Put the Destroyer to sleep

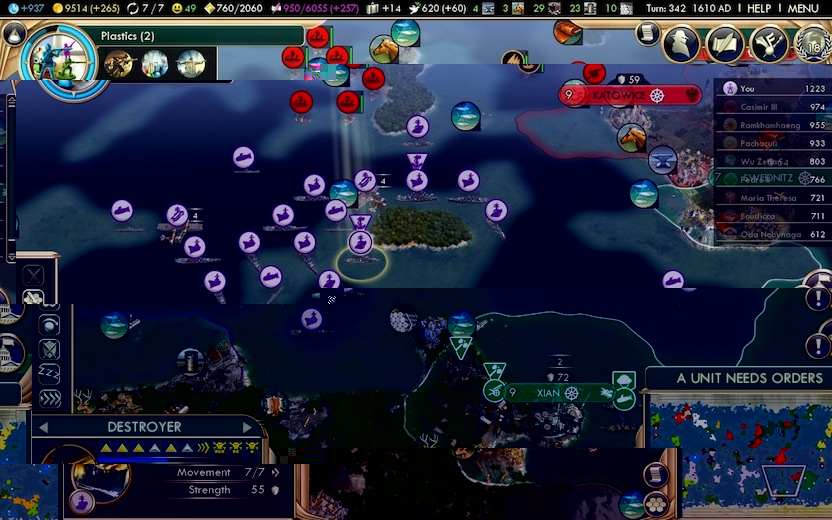49,373
